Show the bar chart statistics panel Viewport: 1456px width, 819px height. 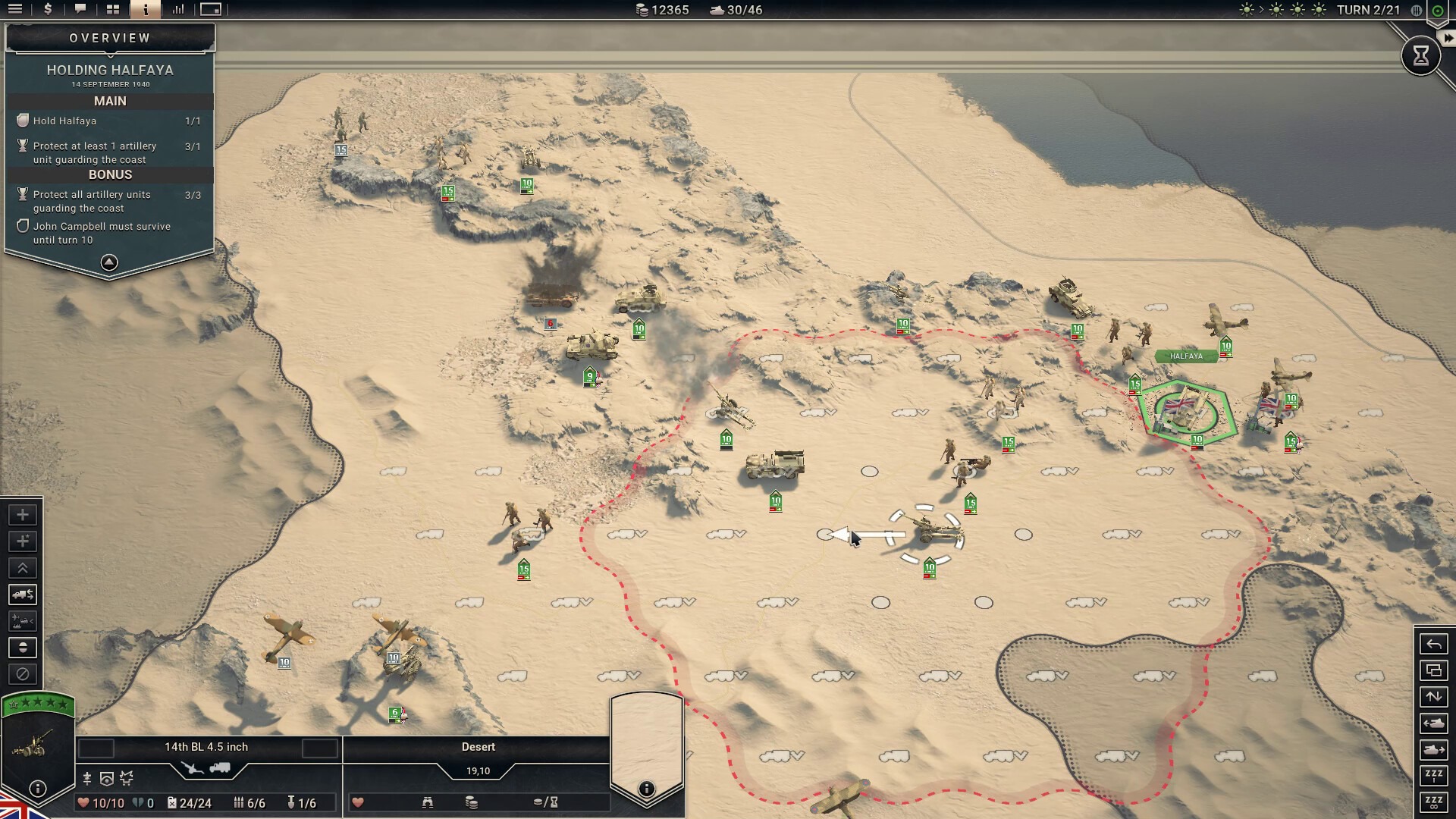click(x=178, y=9)
